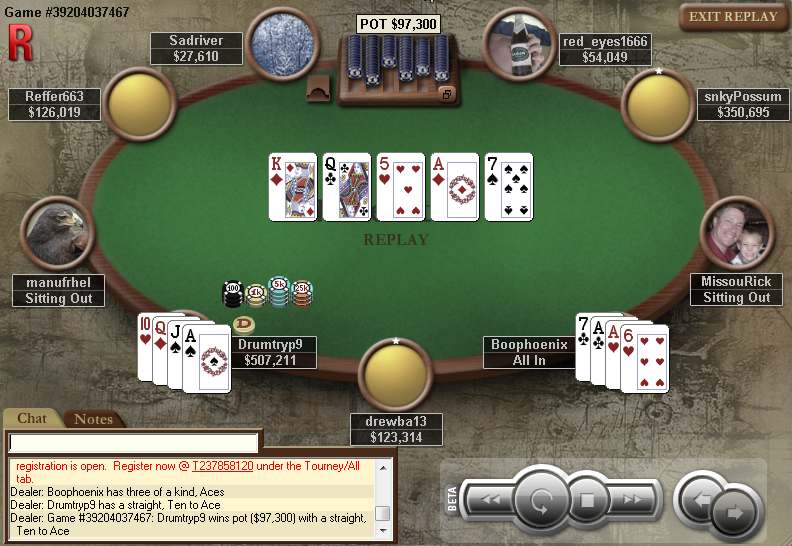792x546 pixels.
Task: Exit the hand replay
Action: [733, 17]
